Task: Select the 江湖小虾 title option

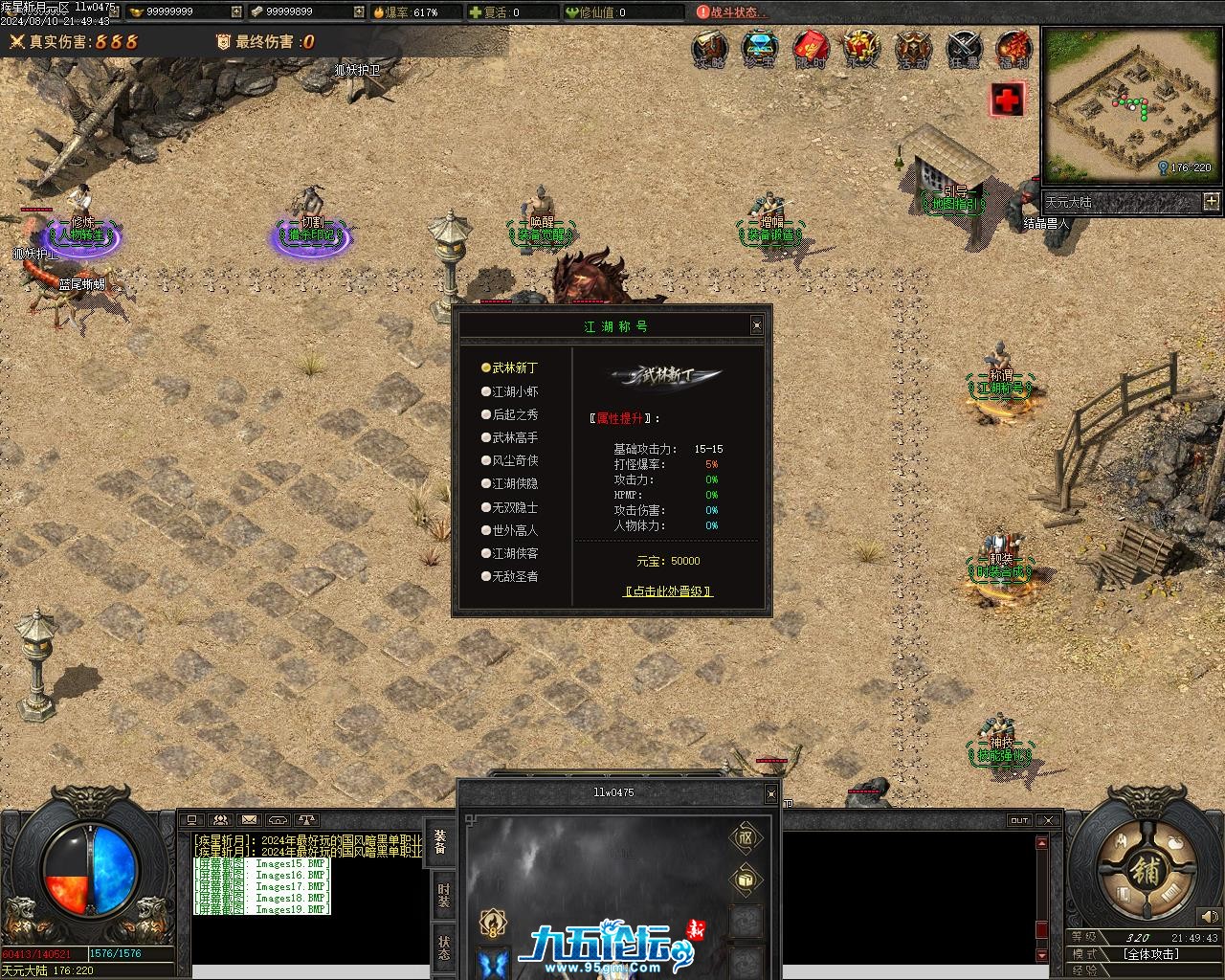Action: pyautogui.click(x=515, y=391)
